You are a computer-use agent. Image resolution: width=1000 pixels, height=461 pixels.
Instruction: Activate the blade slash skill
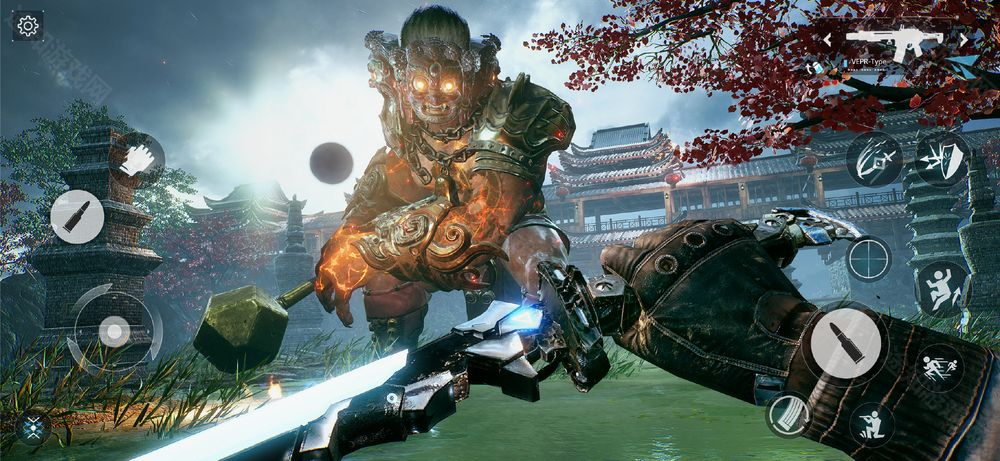[874, 159]
